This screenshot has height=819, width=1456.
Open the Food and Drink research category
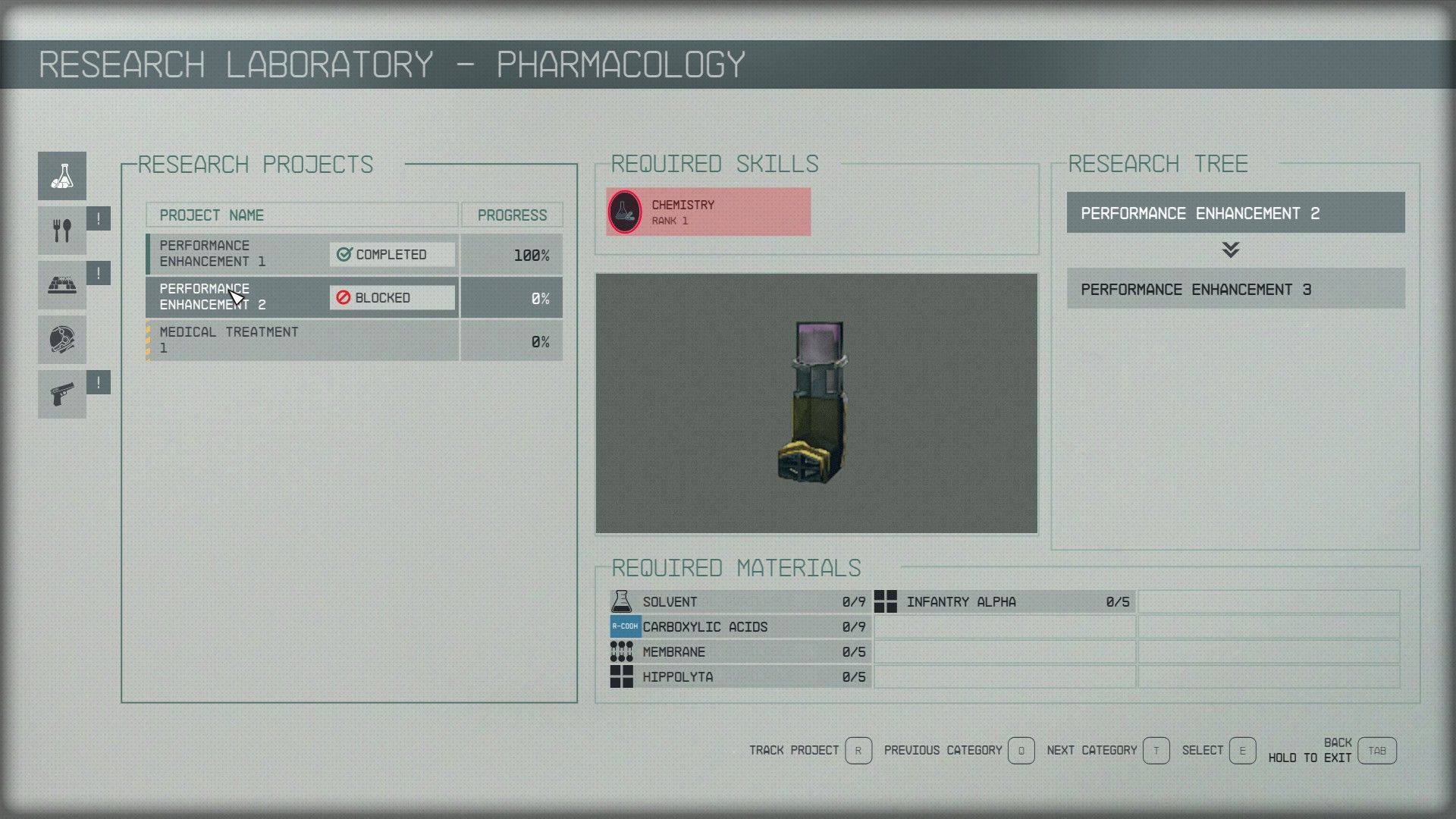pyautogui.click(x=61, y=230)
